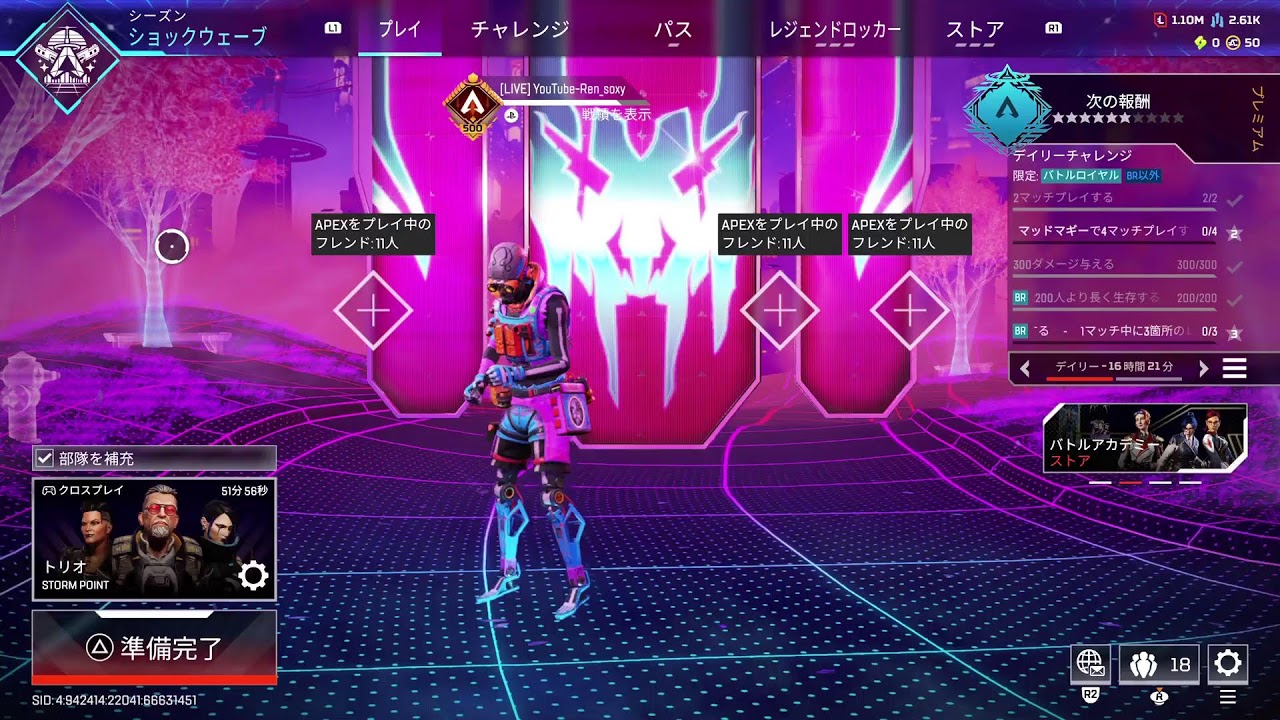The height and width of the screenshot is (720, 1280).
Task: Open the settings cog at bottom right
Action: coord(1228,663)
